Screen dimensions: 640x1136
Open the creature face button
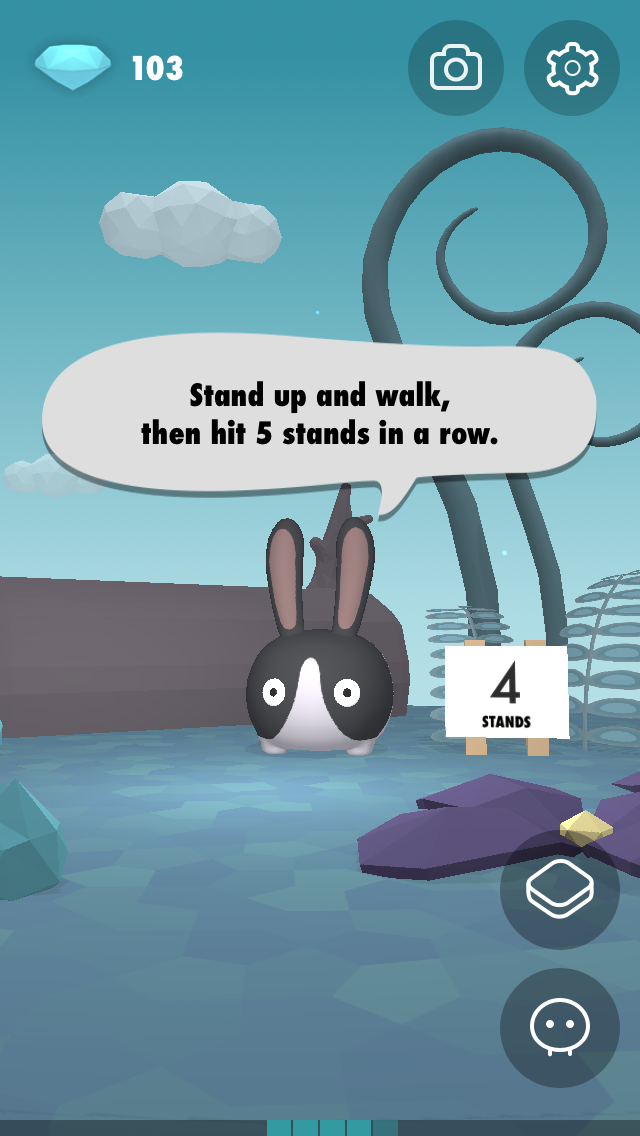pos(560,1027)
